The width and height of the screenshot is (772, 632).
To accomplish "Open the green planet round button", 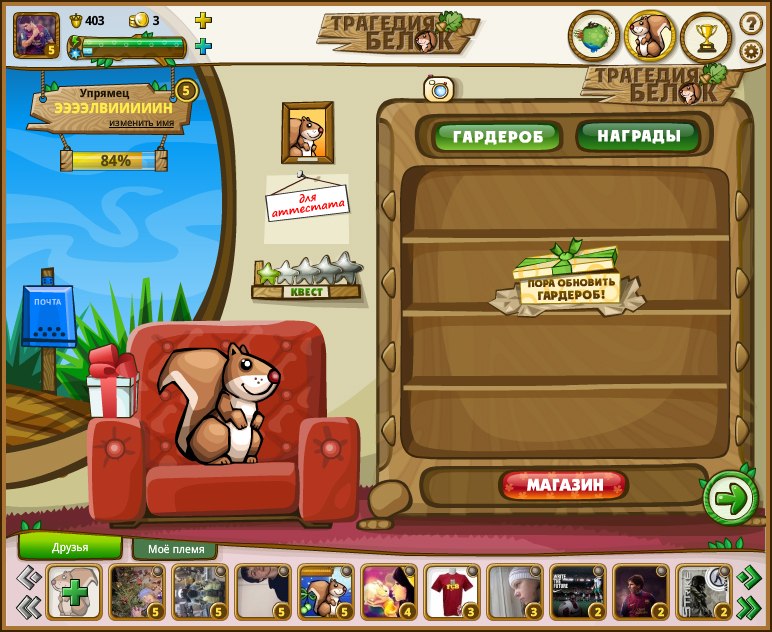I will click(x=594, y=37).
